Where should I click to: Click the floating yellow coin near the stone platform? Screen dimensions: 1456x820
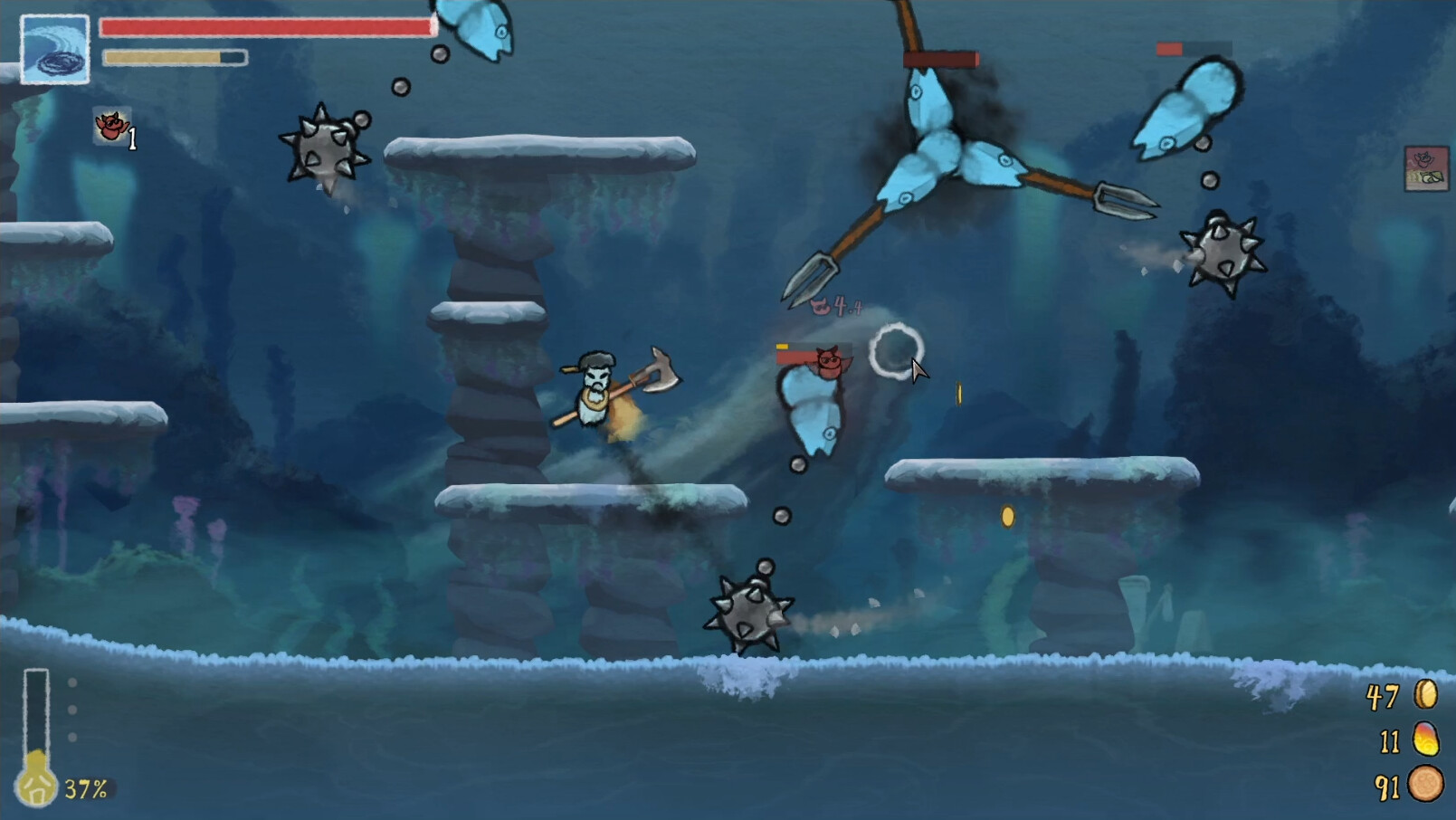click(1009, 515)
